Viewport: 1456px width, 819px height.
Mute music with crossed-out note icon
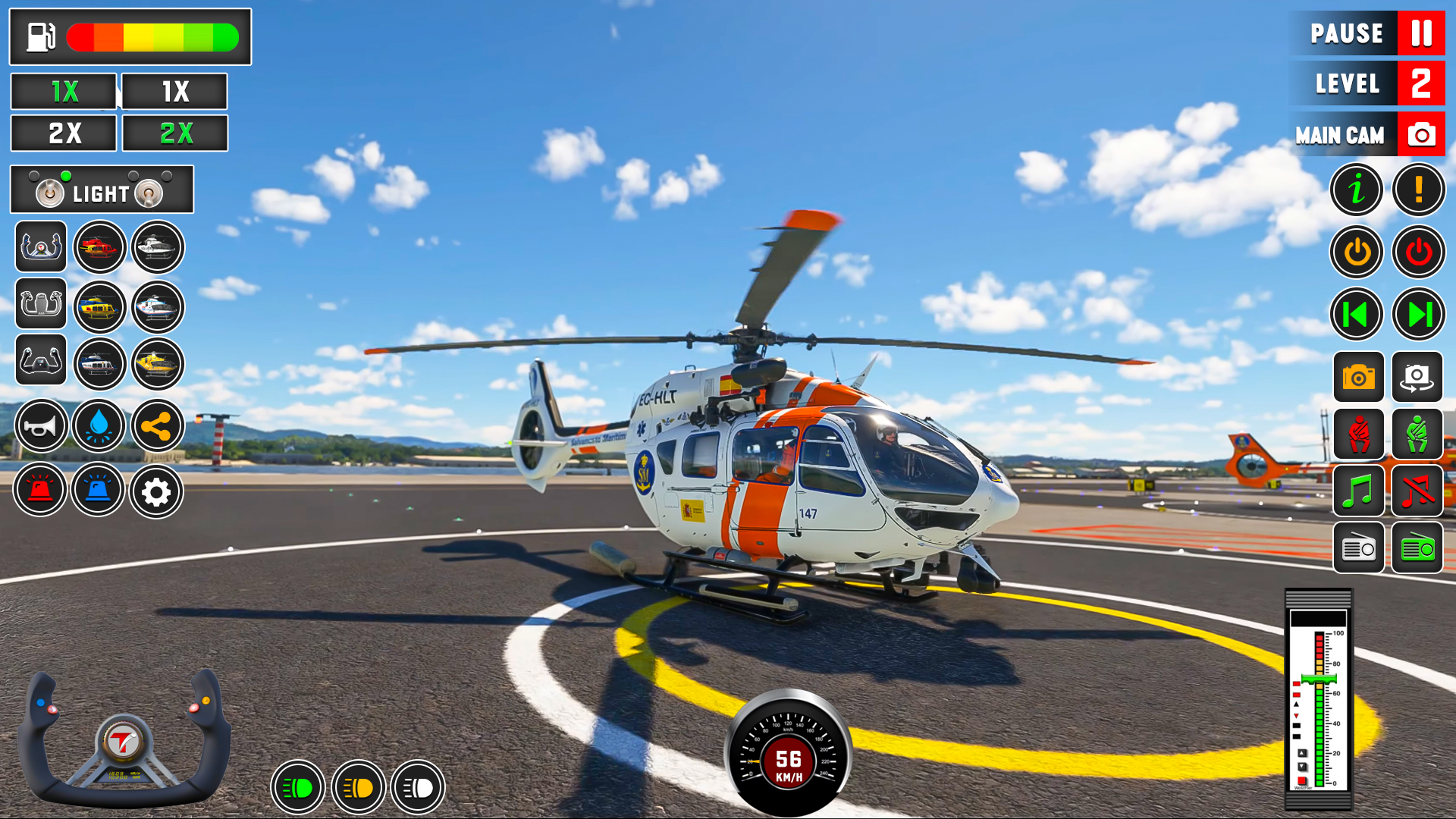pos(1417,491)
